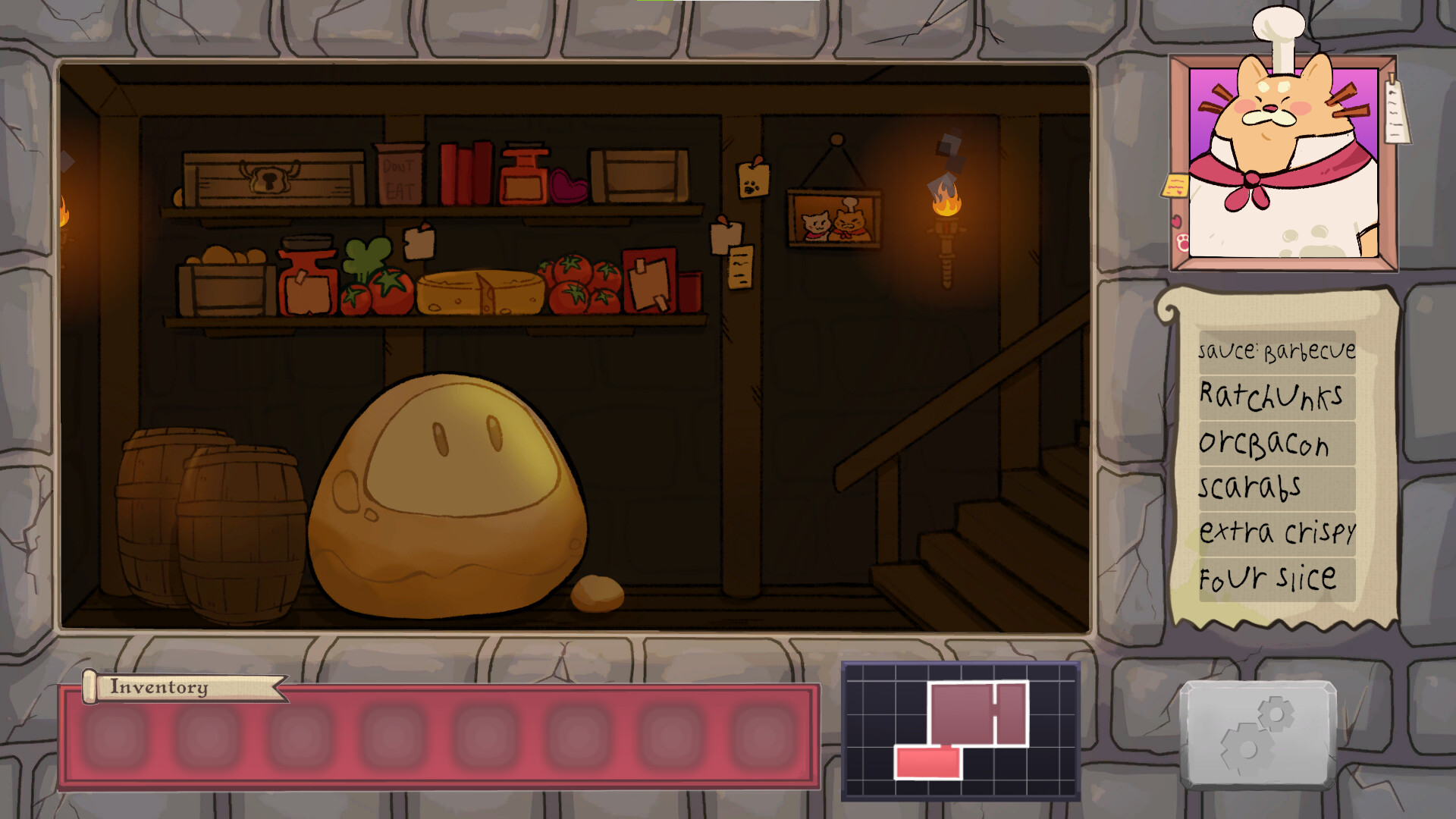Screen dimensions: 1456x819
Task: Click the paw-print sticky note
Action: pos(751,182)
